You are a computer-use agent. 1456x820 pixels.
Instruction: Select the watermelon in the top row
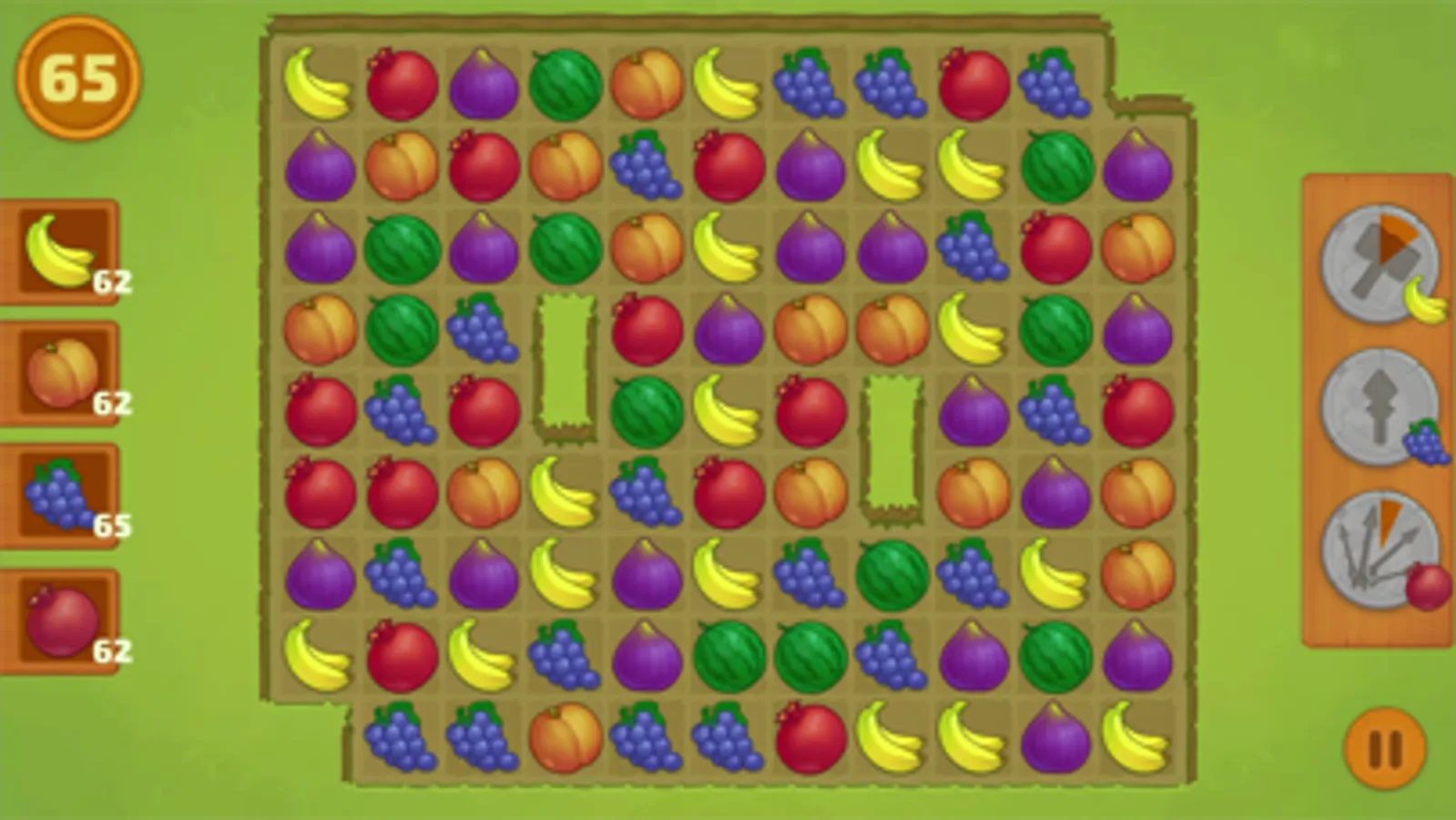[564, 87]
